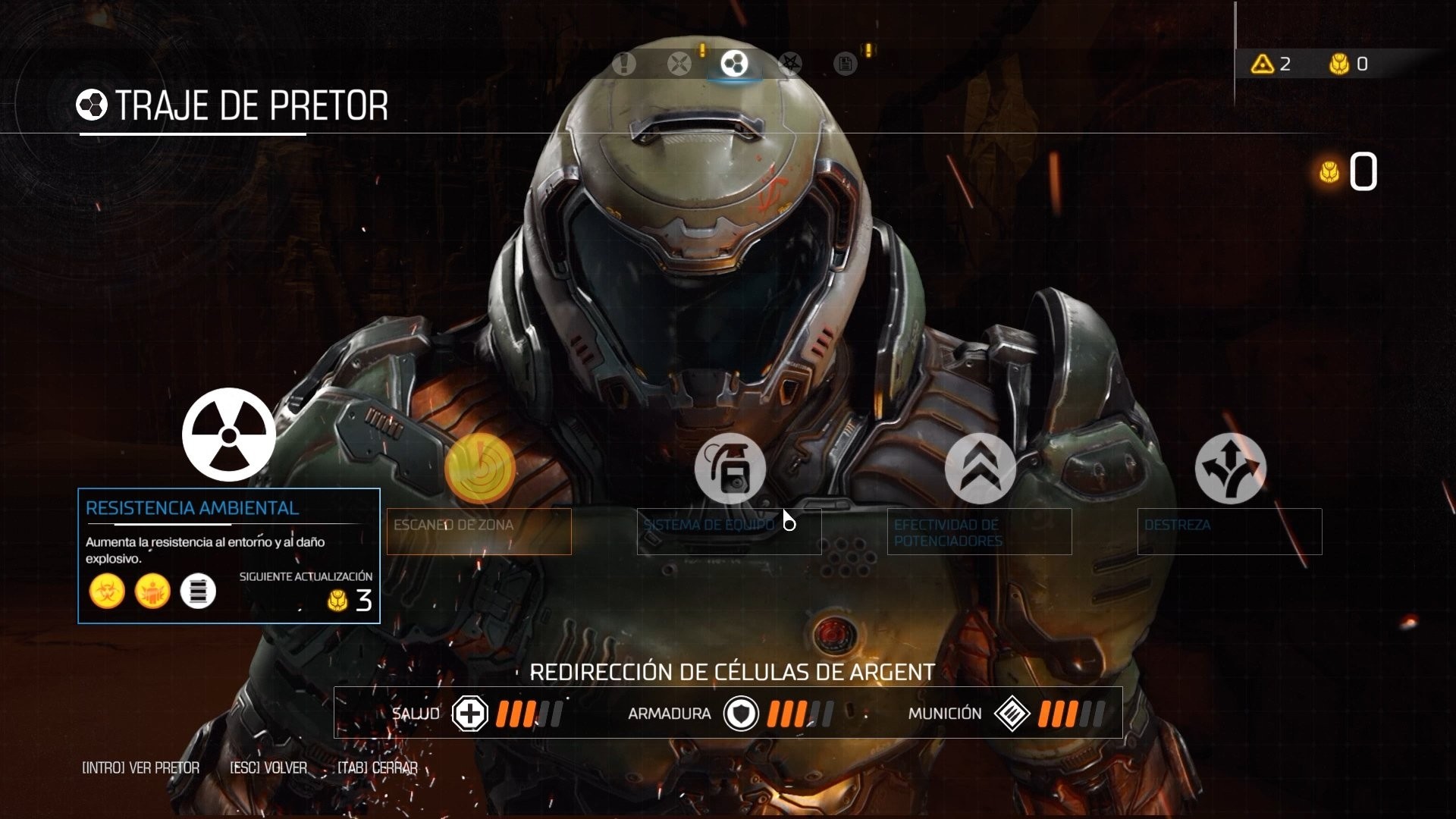The image size is (1456, 819).
Task: Click the Salud health cross icon
Action: (x=469, y=714)
